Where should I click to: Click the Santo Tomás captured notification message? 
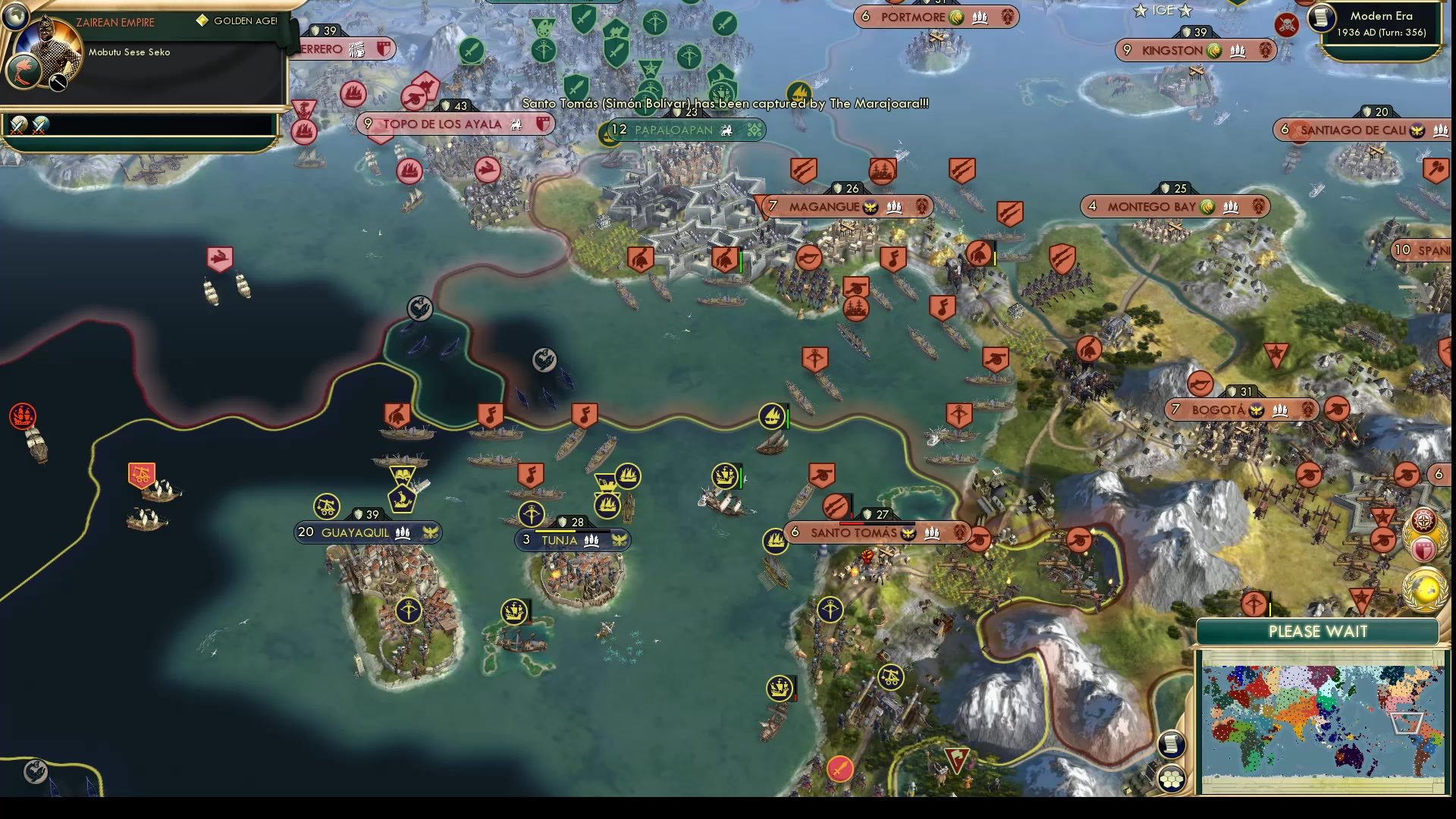(x=724, y=103)
